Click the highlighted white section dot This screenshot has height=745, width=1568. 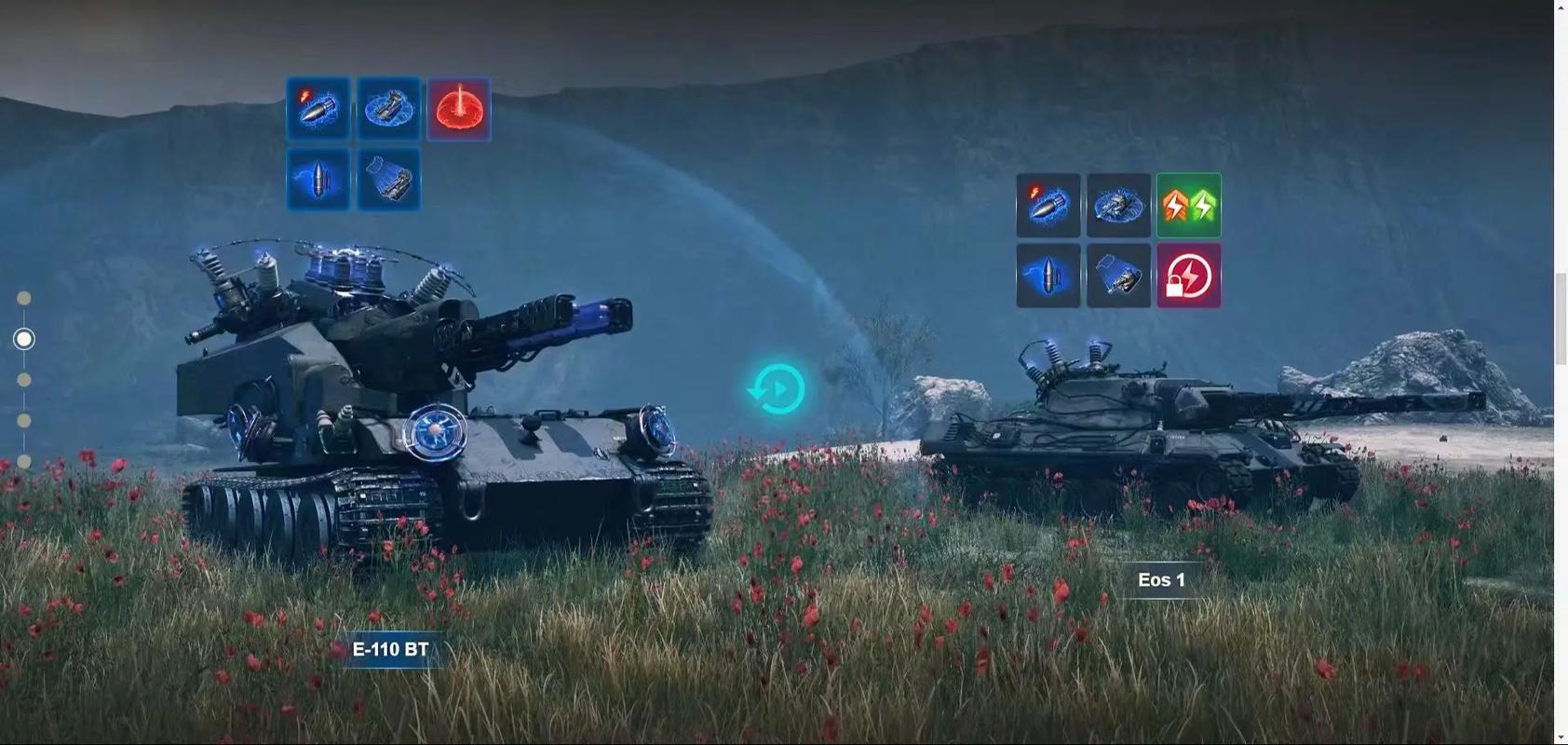(x=24, y=339)
